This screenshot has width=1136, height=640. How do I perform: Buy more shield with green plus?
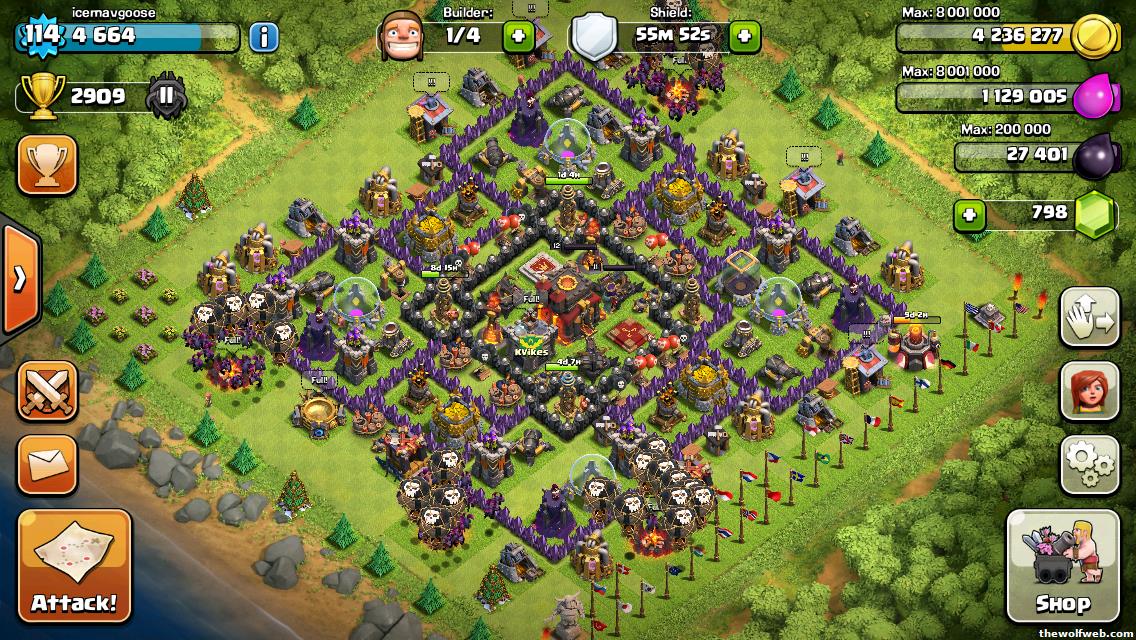743,37
